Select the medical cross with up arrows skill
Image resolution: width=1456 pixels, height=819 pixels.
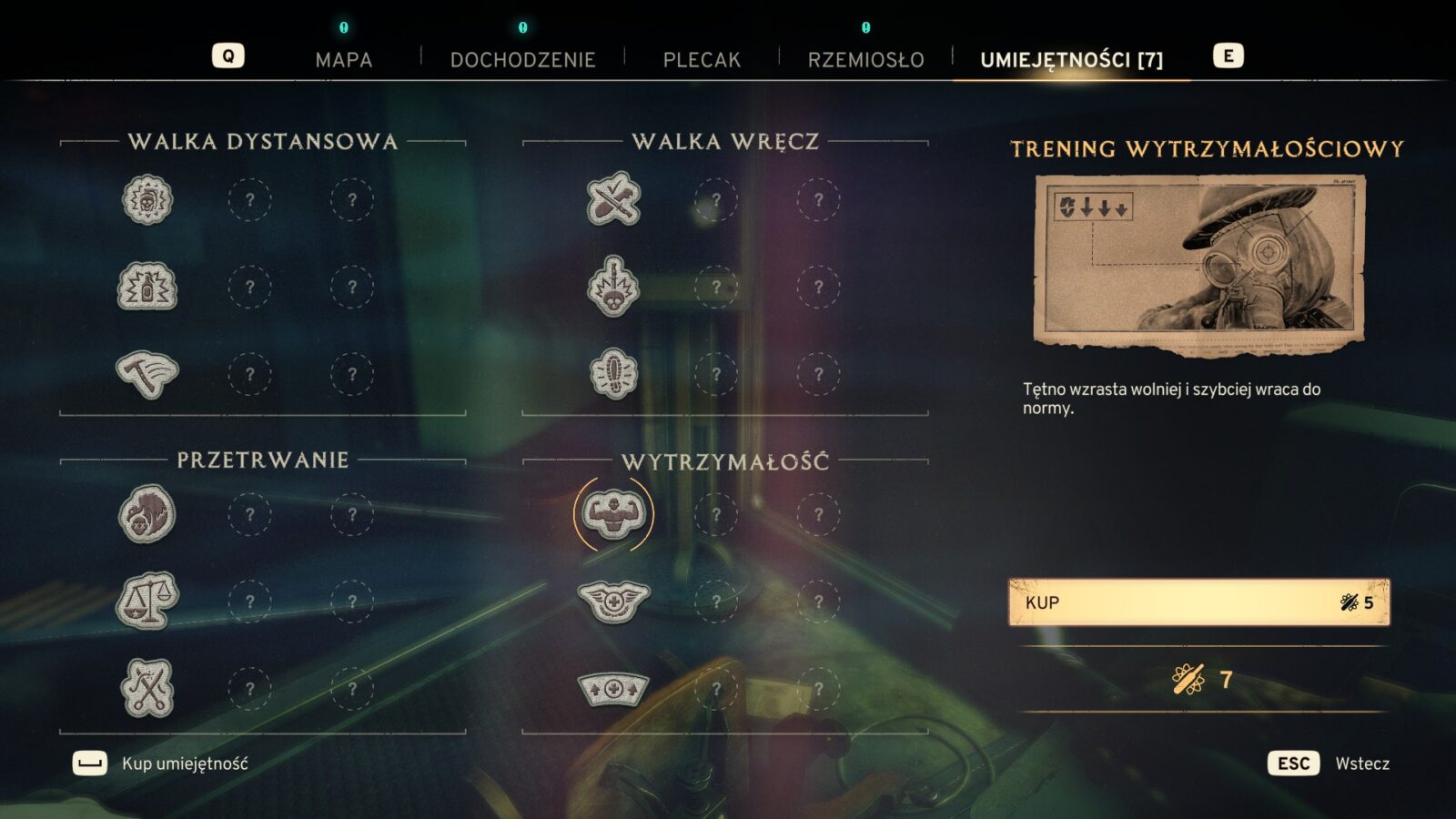tap(613, 689)
